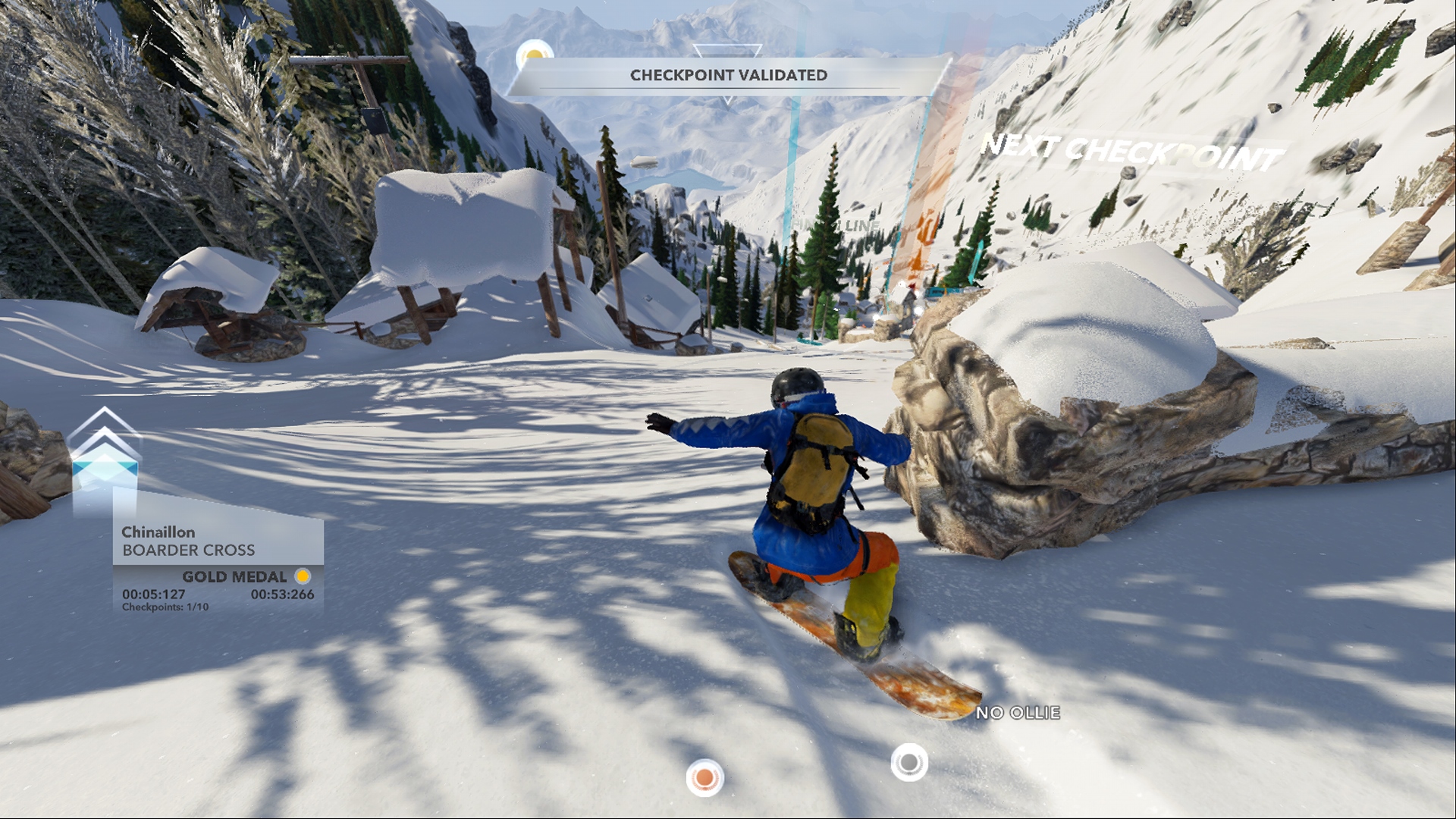The height and width of the screenshot is (819, 1456).
Task: Toggle the NO OLLIE restriction indicator
Action: 1019,713
